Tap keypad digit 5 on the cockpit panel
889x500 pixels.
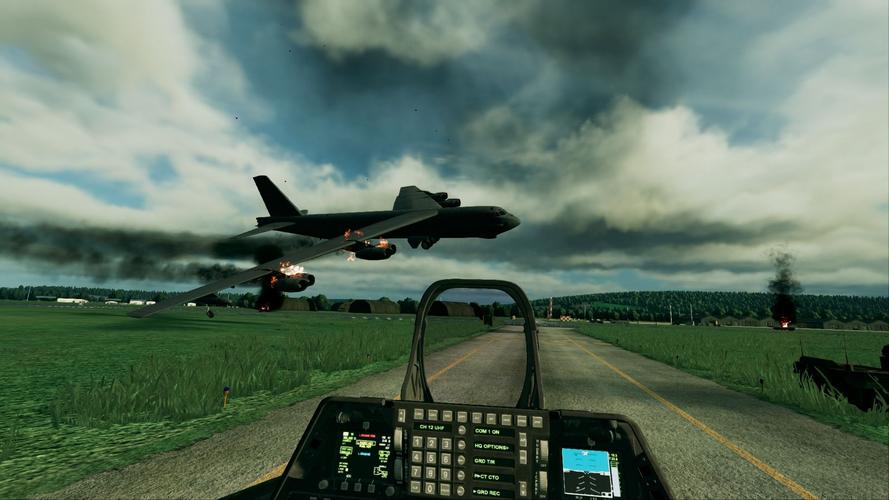tap(431, 458)
